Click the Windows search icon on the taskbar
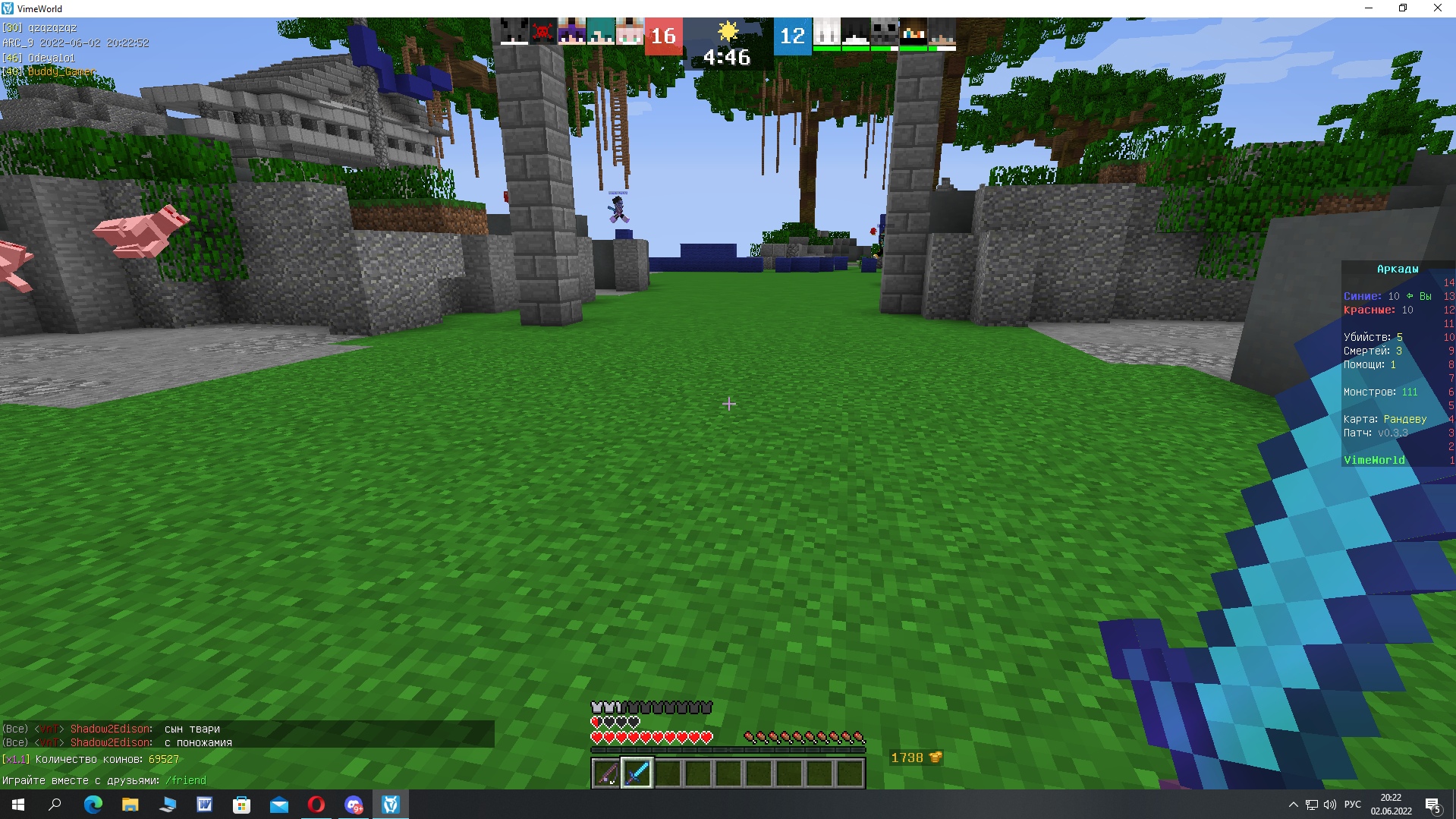This screenshot has width=1456, height=819. (x=53, y=805)
